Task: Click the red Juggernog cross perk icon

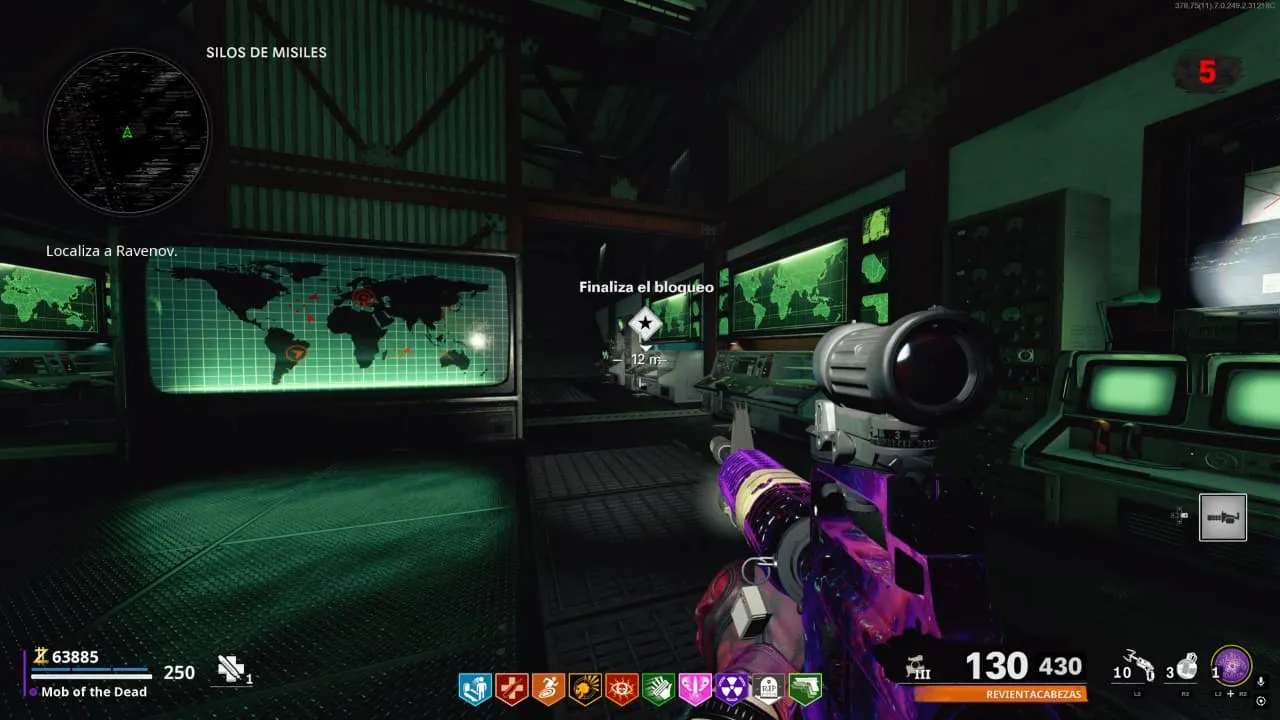Action: [511, 688]
